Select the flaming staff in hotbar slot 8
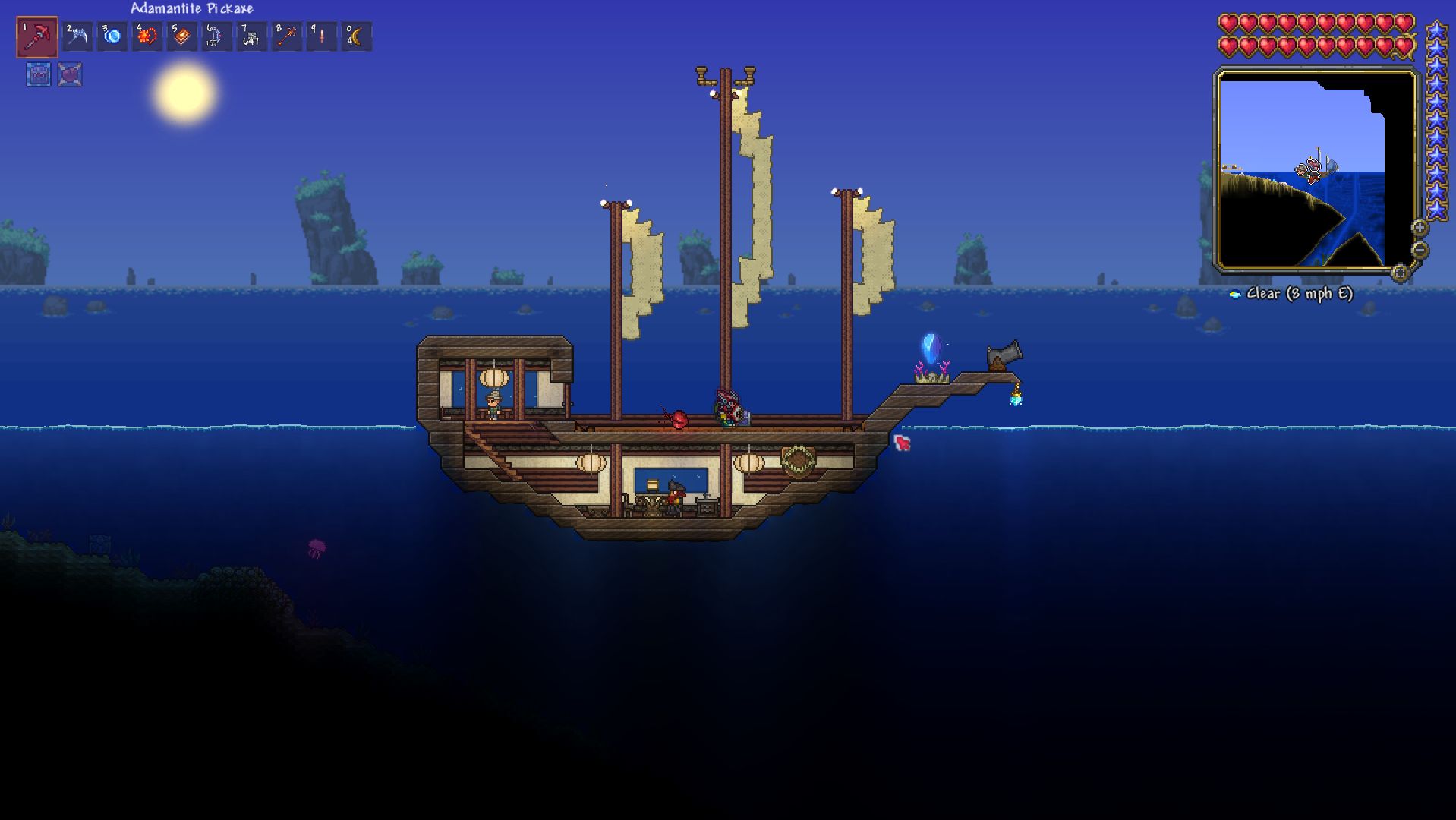This screenshot has height=820, width=1456. [288, 35]
